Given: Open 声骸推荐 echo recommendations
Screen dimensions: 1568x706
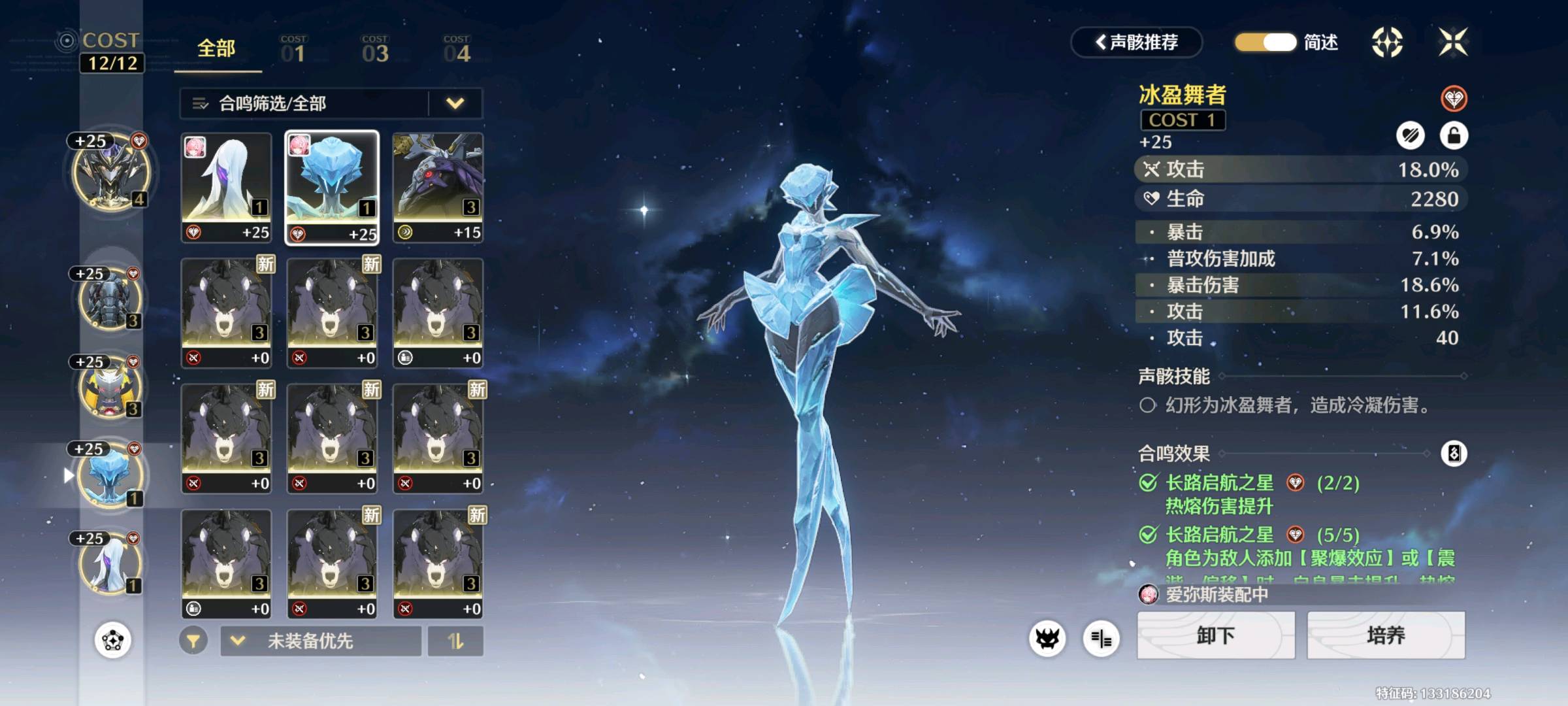Looking at the screenshot, I should (x=1137, y=42).
